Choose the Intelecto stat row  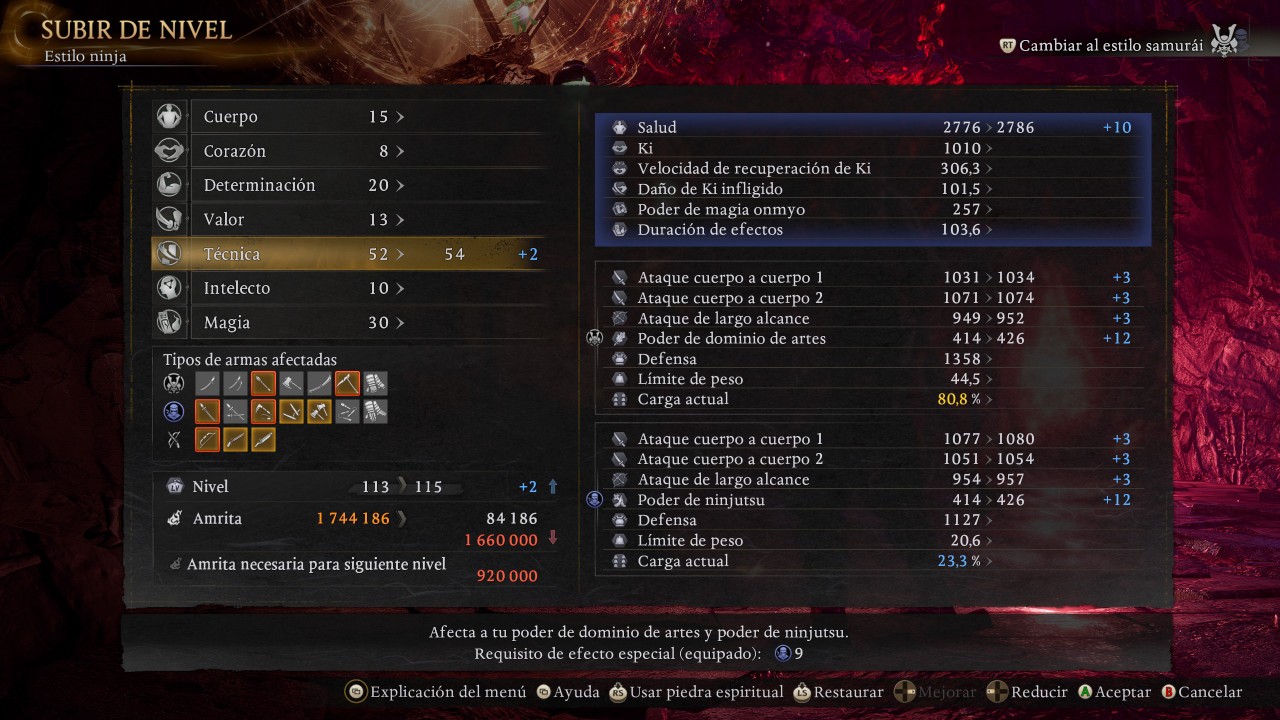tap(300, 288)
